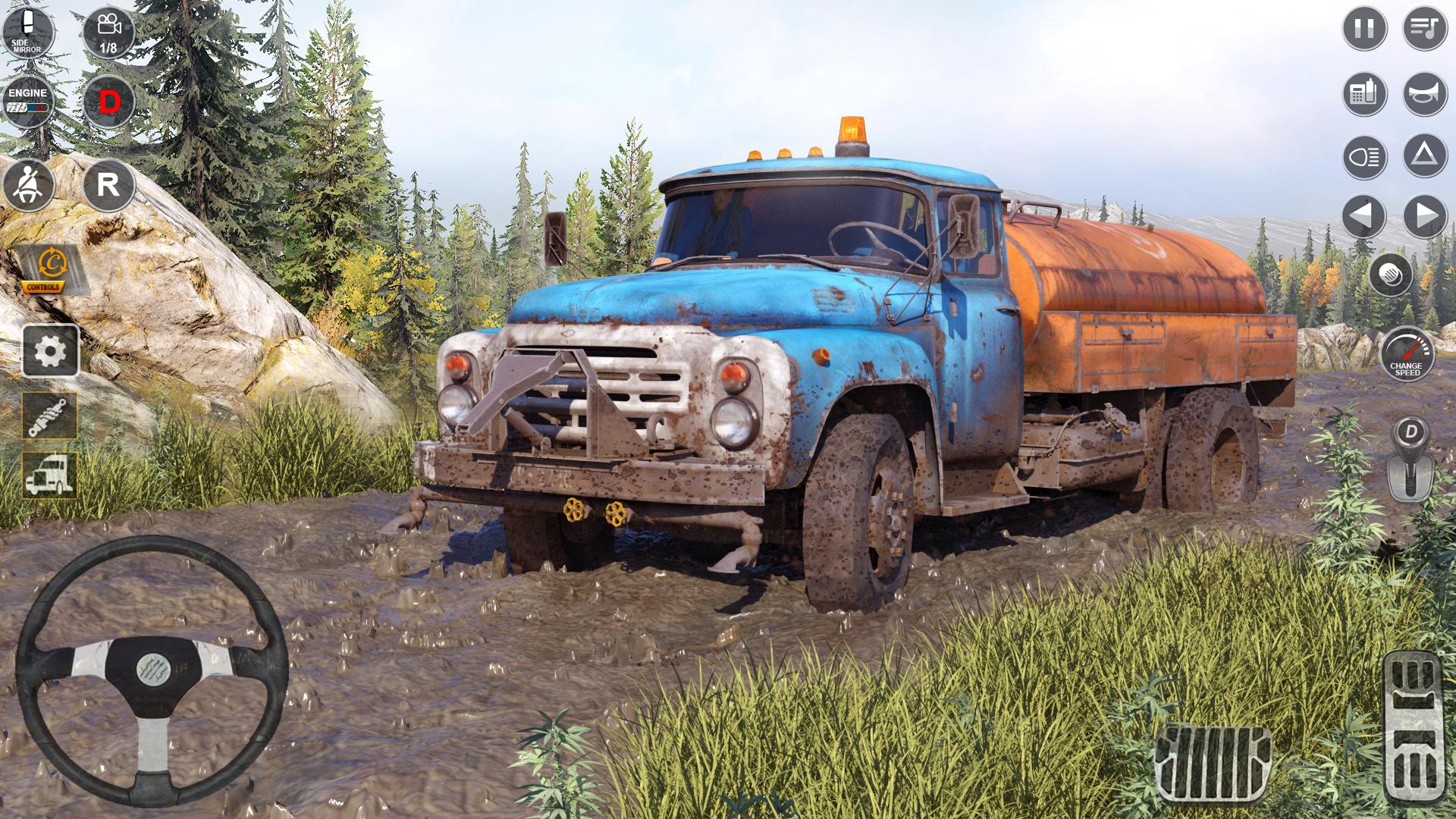The image size is (1456, 819).
Task: Activate the right turn indicator arrow
Action: 1425,216
